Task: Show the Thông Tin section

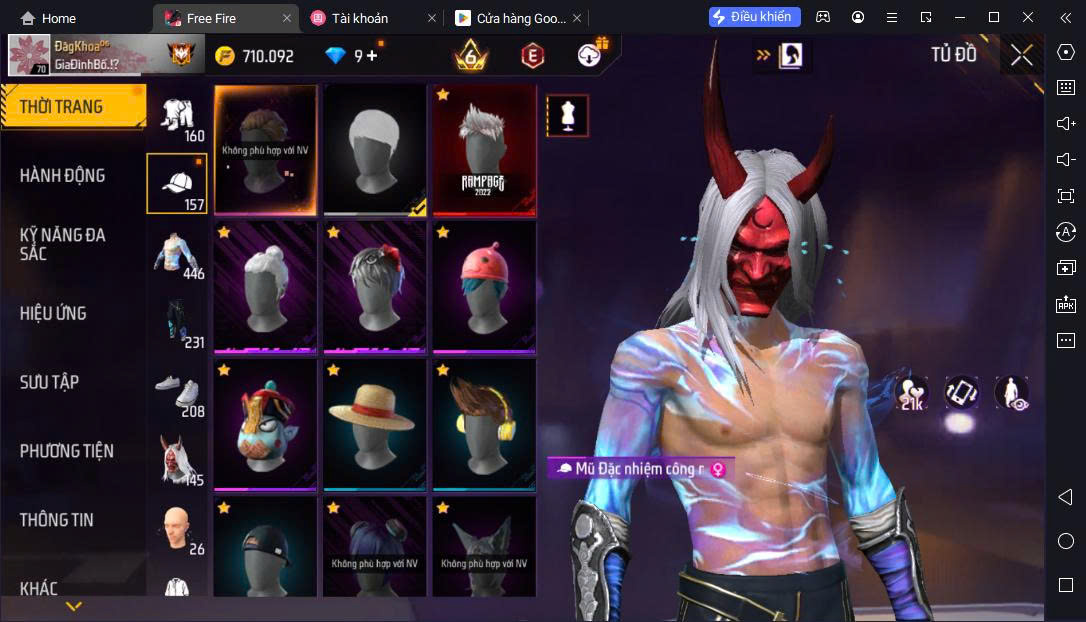Action: [56, 520]
